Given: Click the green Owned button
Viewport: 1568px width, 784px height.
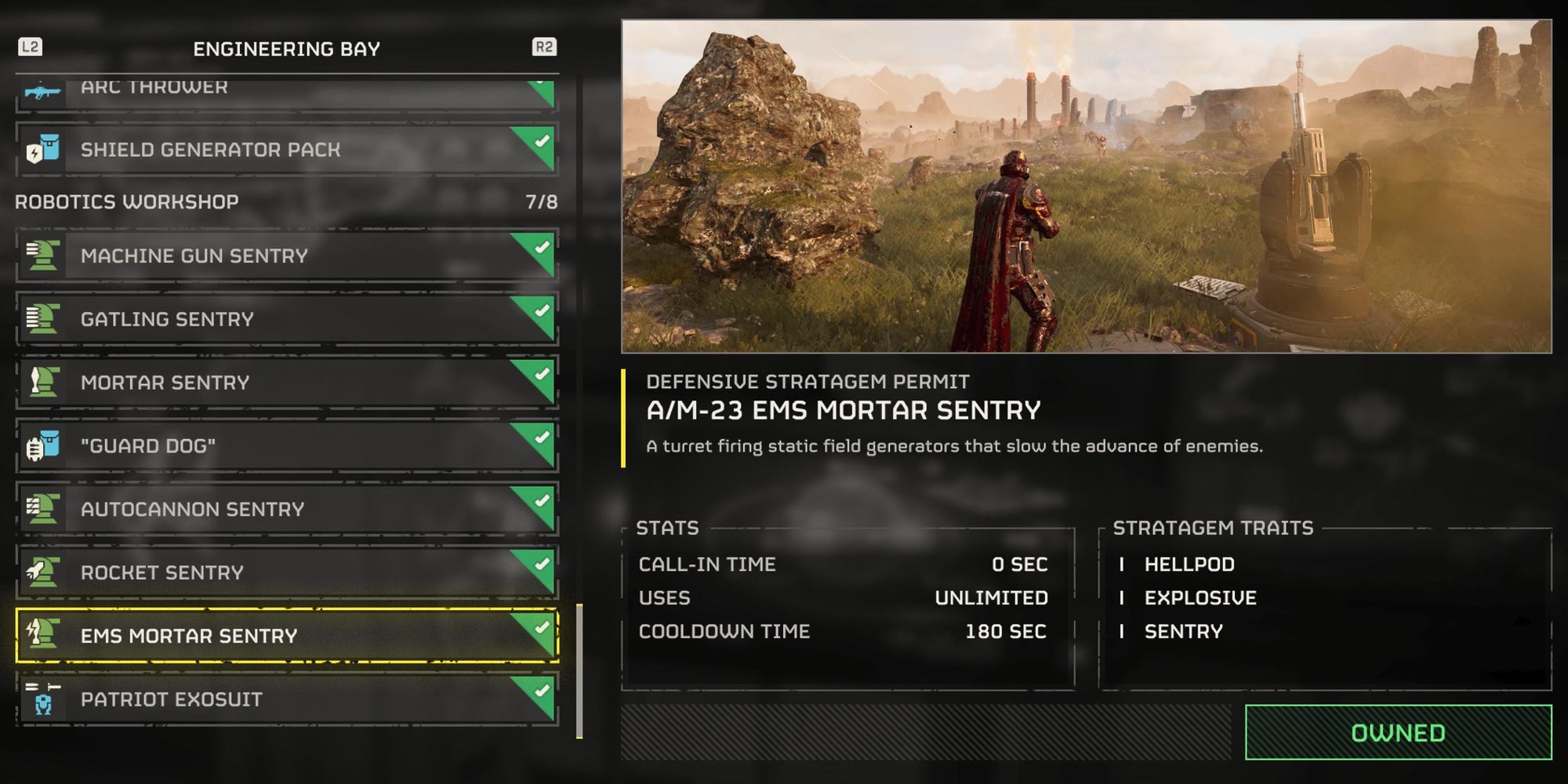Looking at the screenshot, I should (1398, 733).
